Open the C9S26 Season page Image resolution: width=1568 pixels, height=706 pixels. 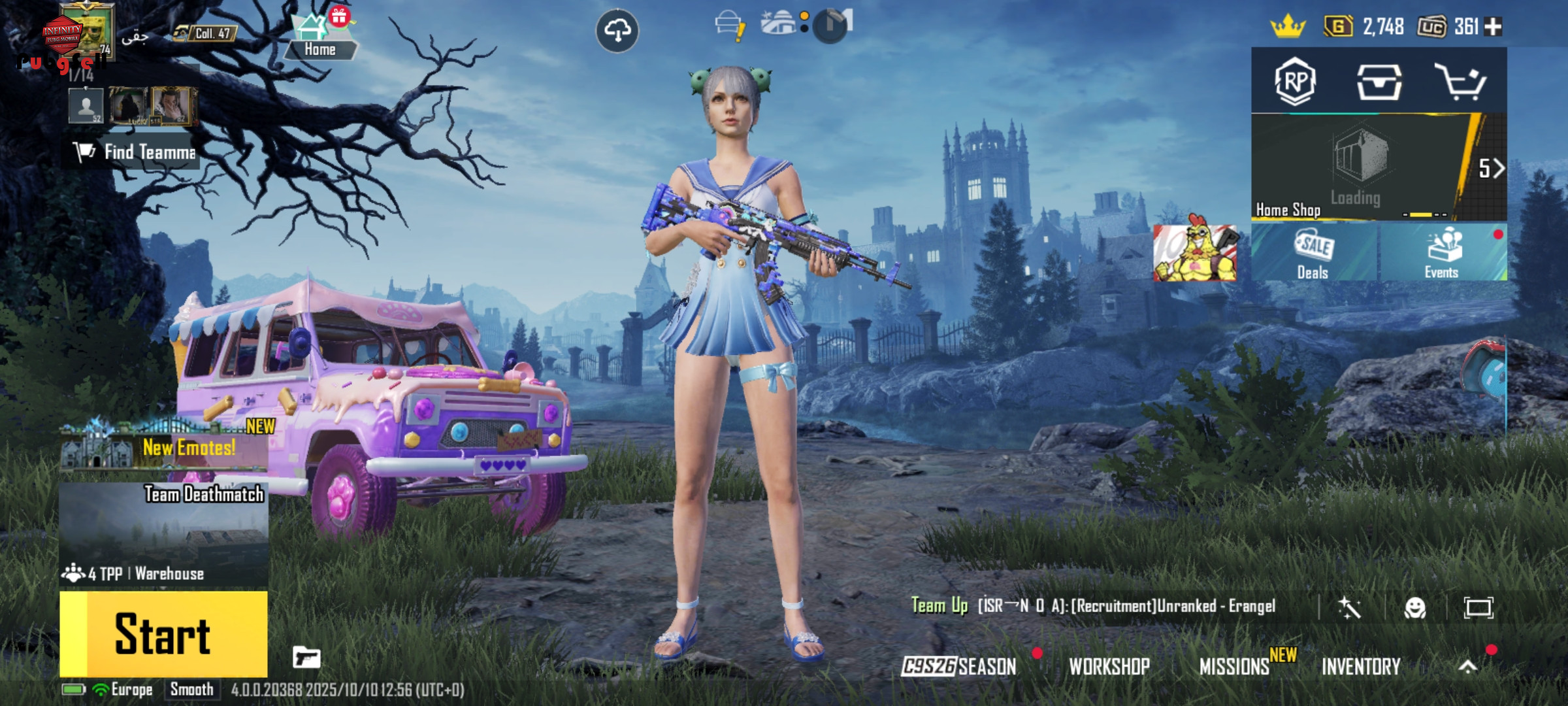coord(959,666)
